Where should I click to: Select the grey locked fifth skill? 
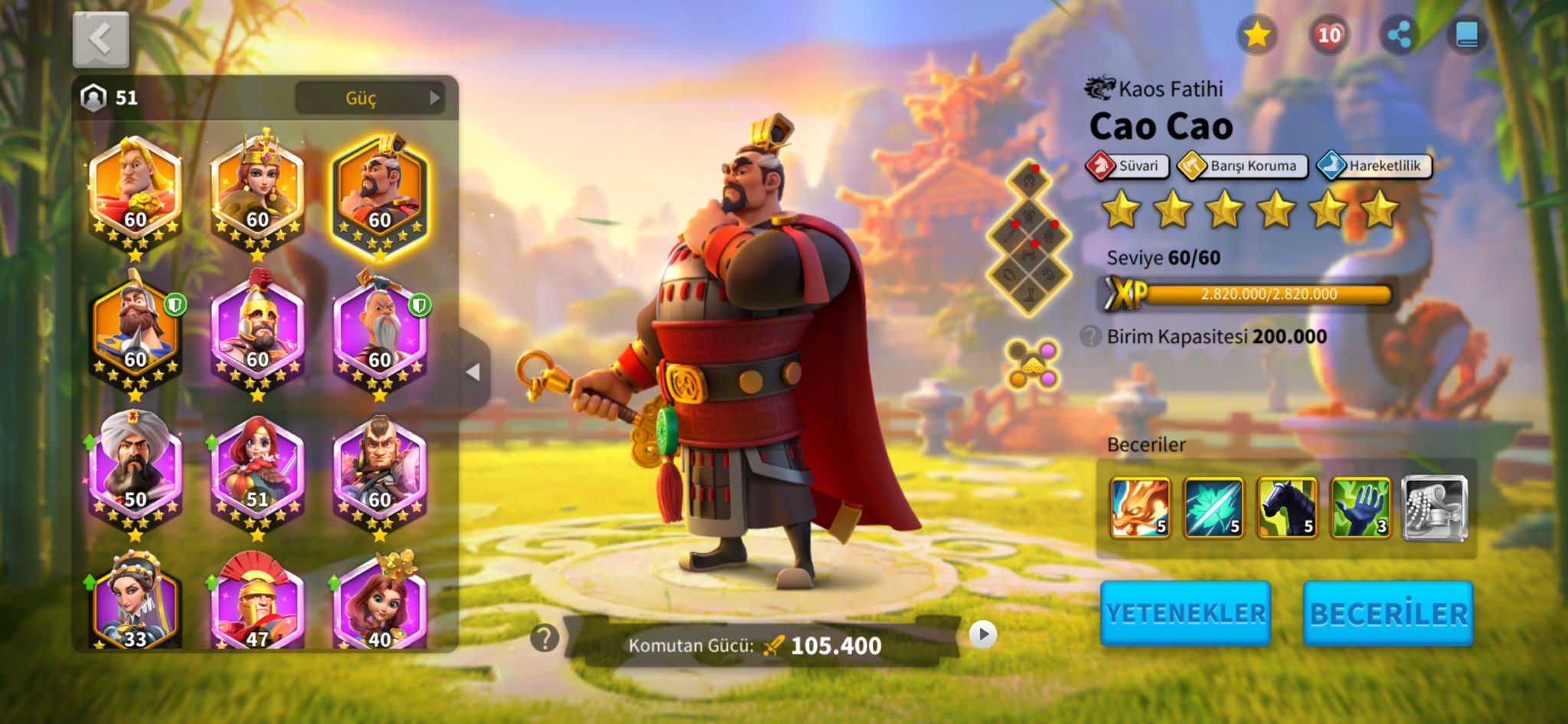click(x=1434, y=507)
